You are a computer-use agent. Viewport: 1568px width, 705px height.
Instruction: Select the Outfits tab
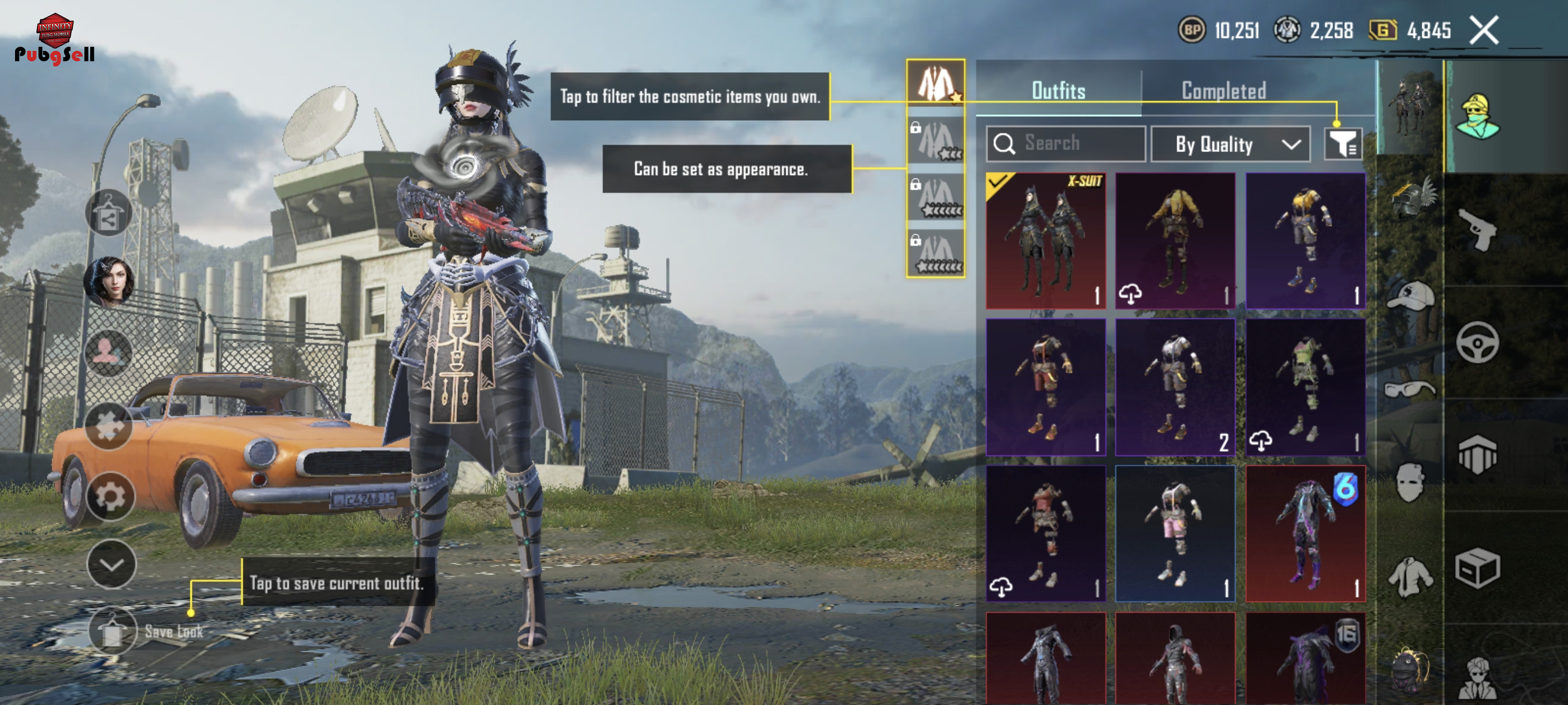tap(1058, 91)
